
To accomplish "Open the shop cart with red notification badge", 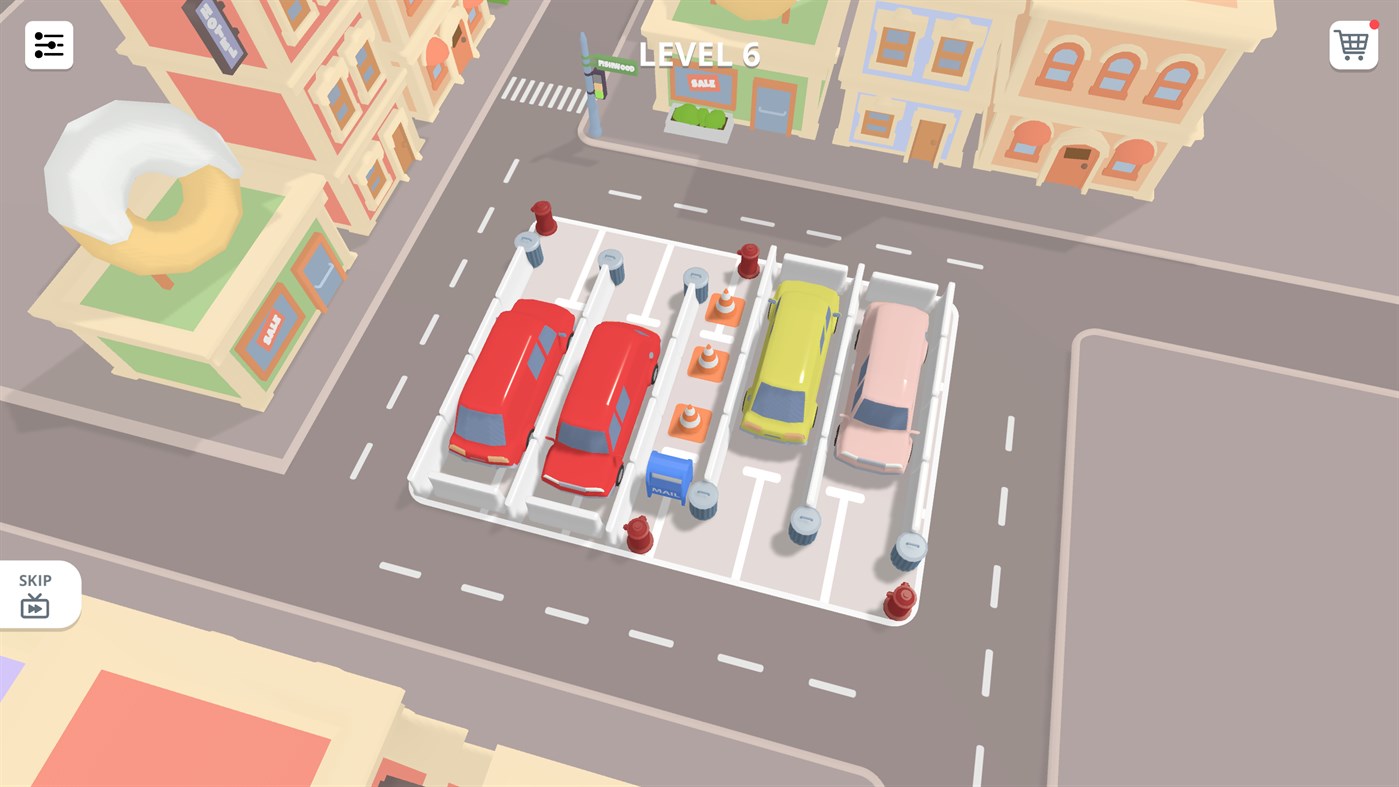I will (x=1352, y=45).
